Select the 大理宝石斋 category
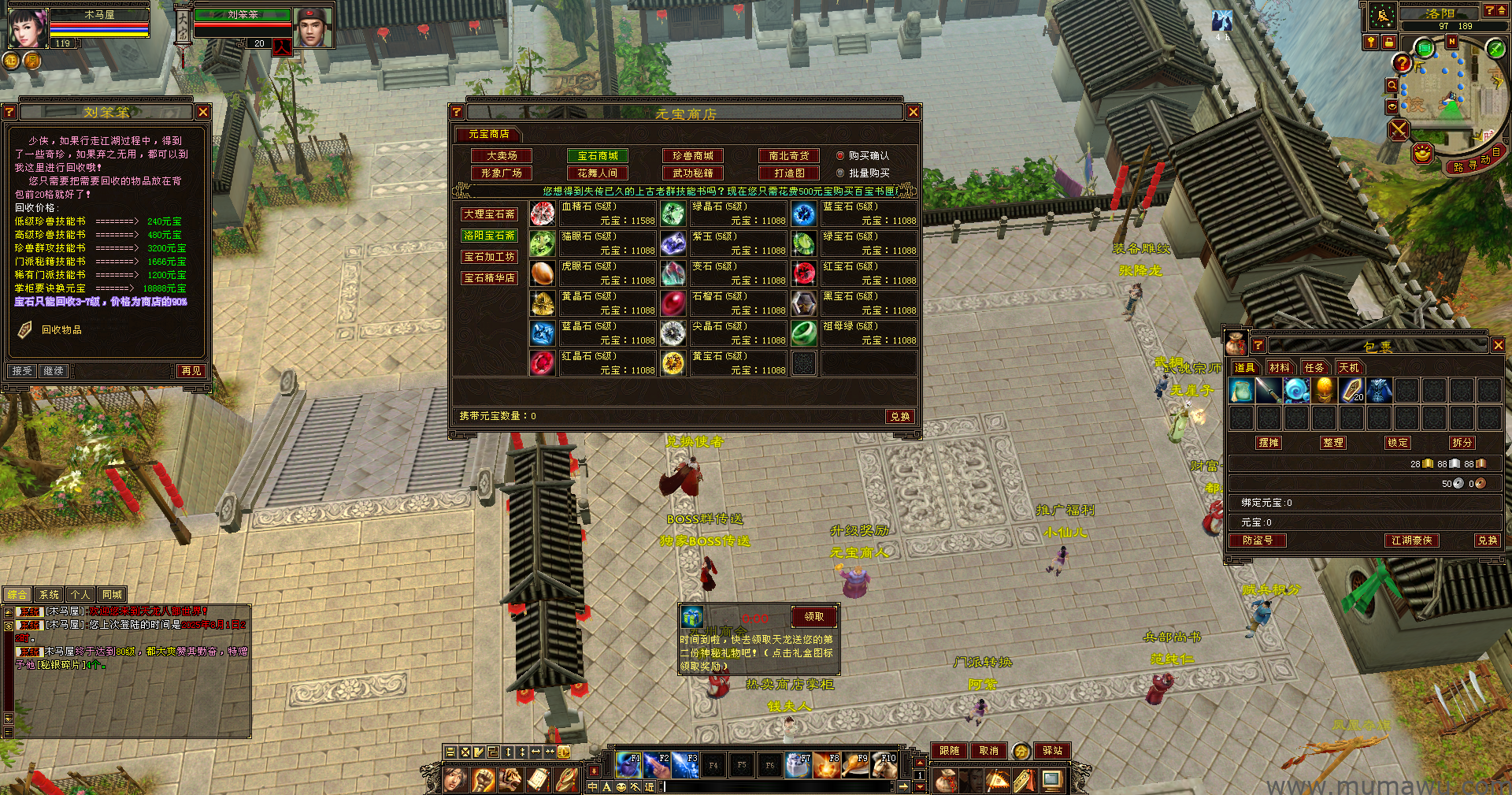 [x=489, y=214]
